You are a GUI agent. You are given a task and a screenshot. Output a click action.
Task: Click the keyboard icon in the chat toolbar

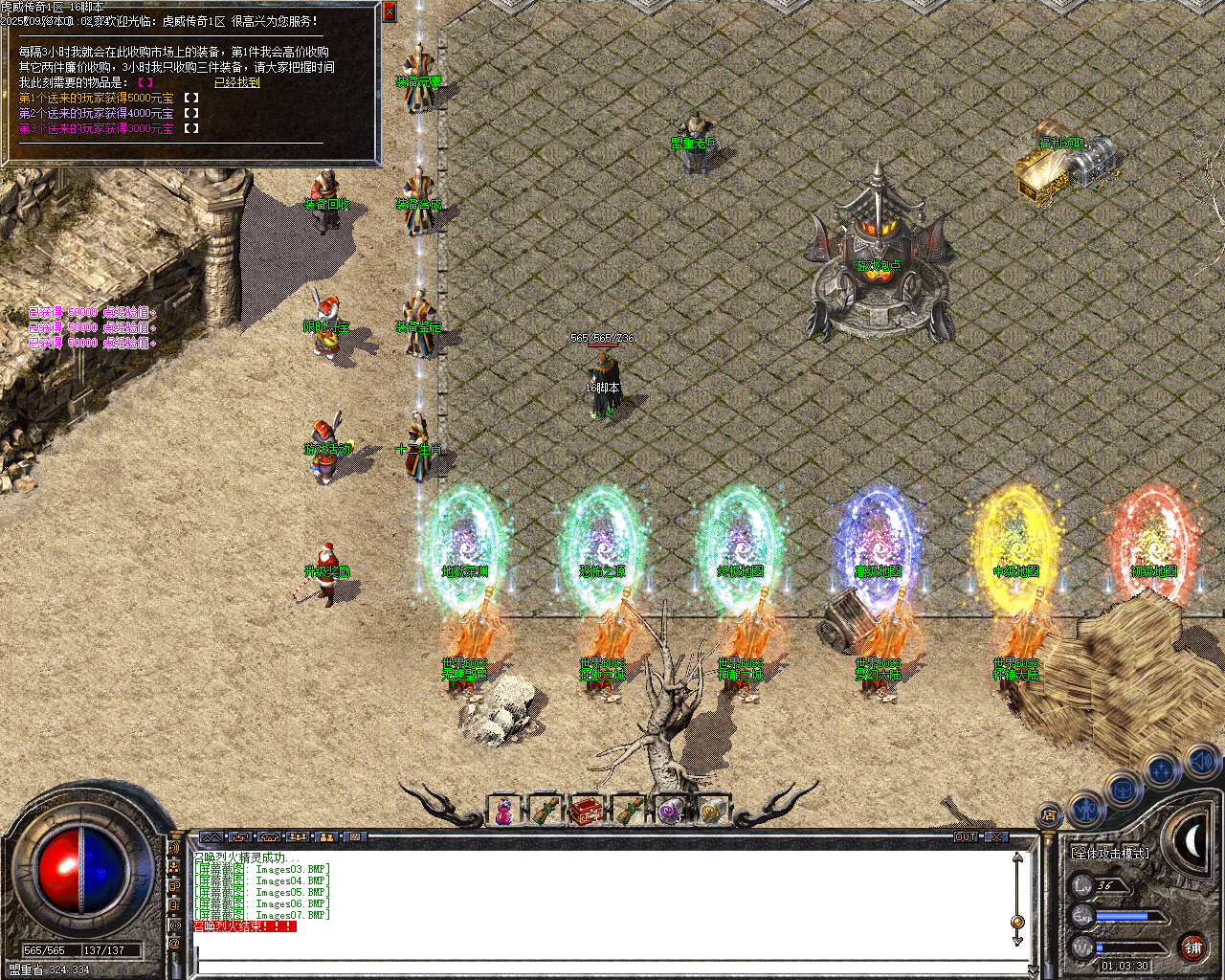pos(353,837)
